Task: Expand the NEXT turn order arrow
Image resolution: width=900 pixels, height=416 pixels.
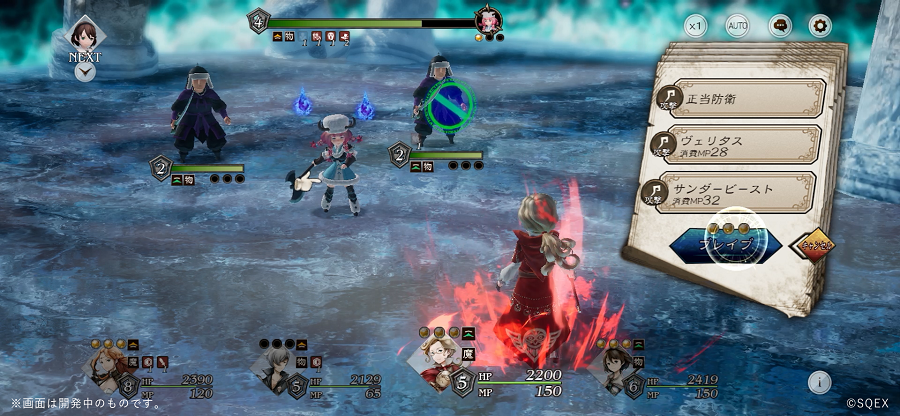Action: (x=85, y=72)
